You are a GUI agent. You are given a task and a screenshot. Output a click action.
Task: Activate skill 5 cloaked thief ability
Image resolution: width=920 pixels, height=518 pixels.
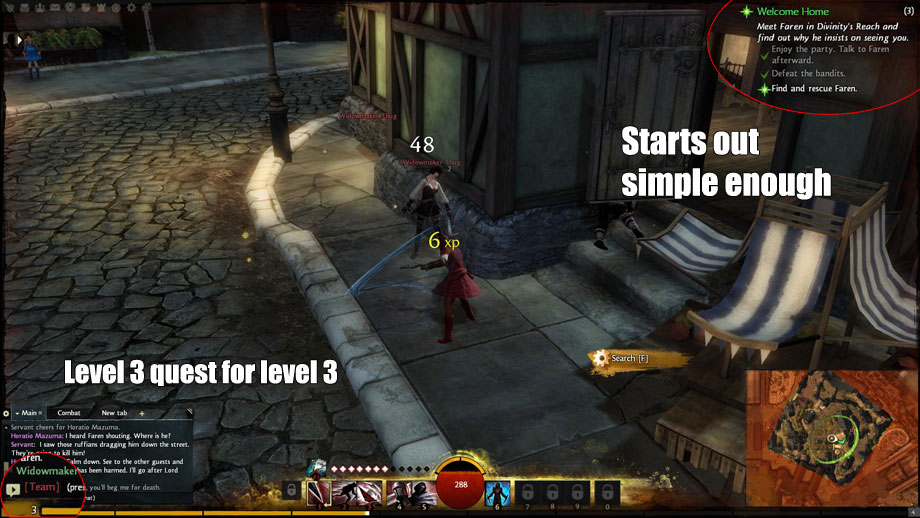[x=423, y=492]
